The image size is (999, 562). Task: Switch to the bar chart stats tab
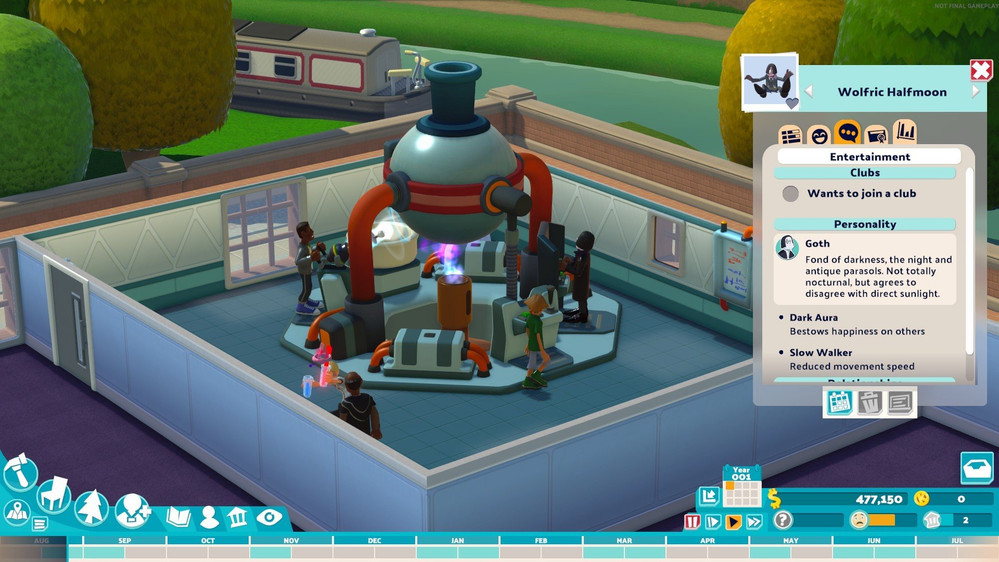pyautogui.click(x=905, y=132)
